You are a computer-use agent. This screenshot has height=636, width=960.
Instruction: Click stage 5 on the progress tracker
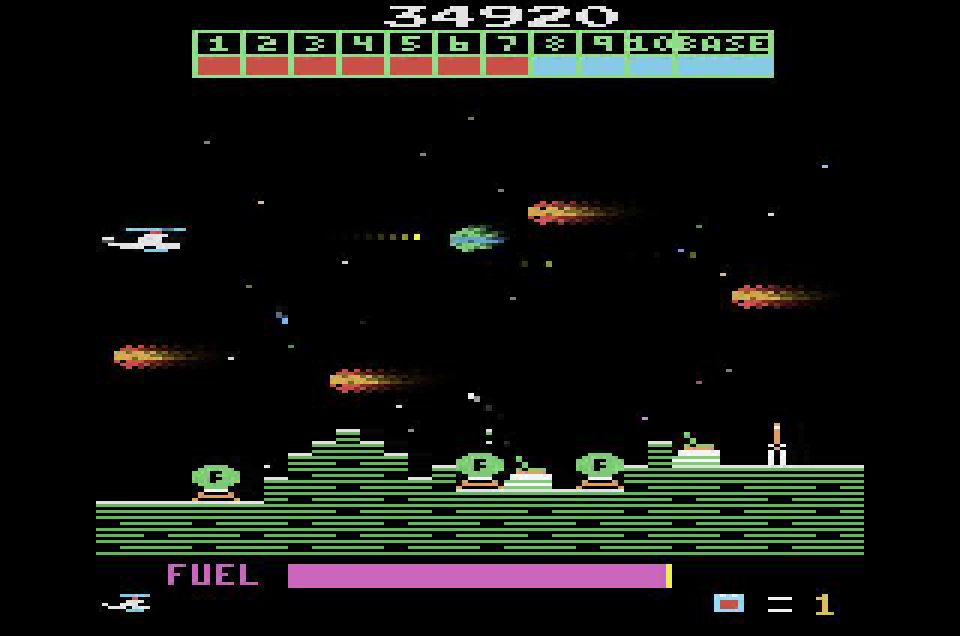(410, 54)
